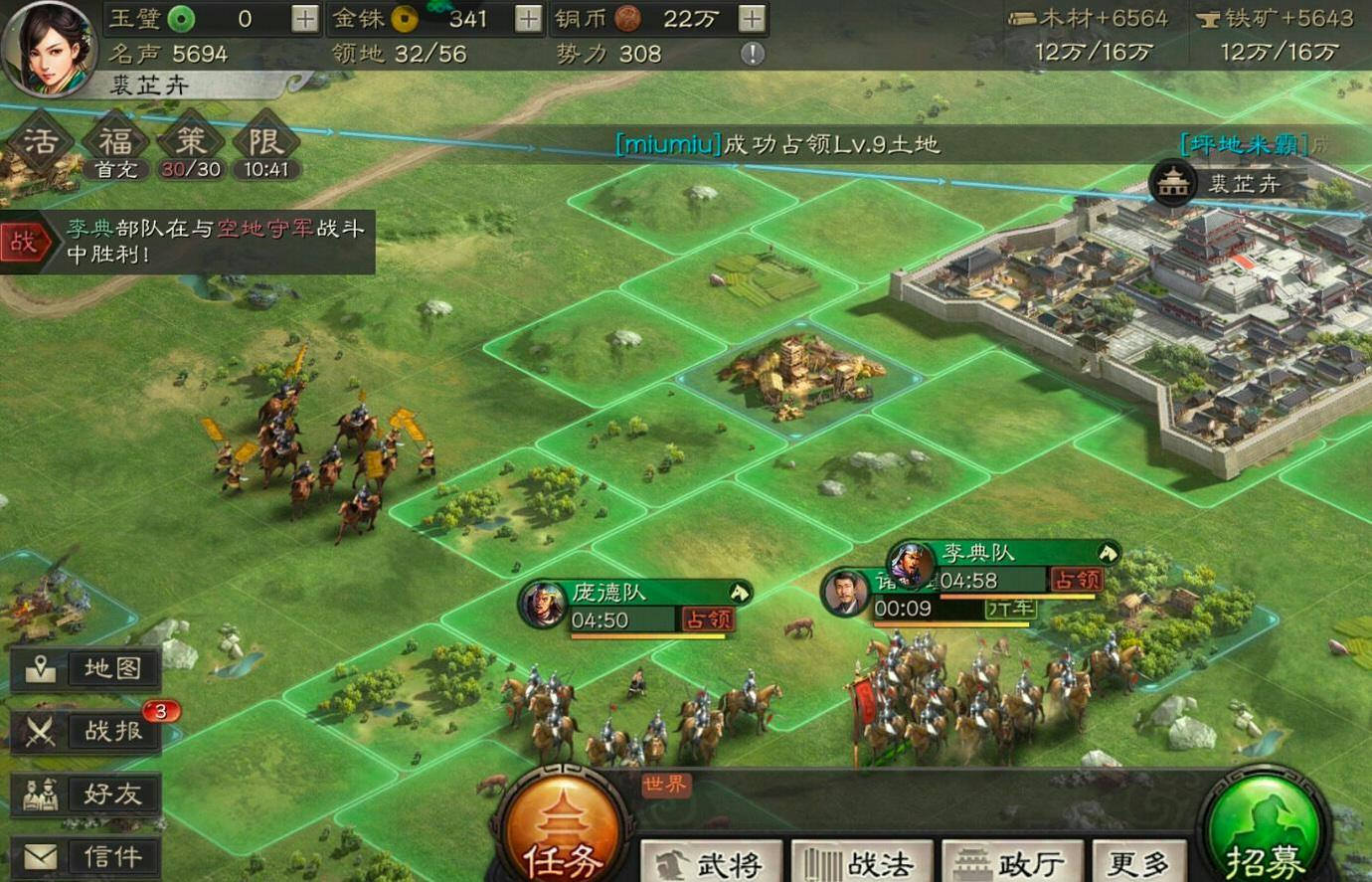This screenshot has height=882, width=1372.
Task: Tap the plus next to 金铢 gold
Action: coord(528,19)
